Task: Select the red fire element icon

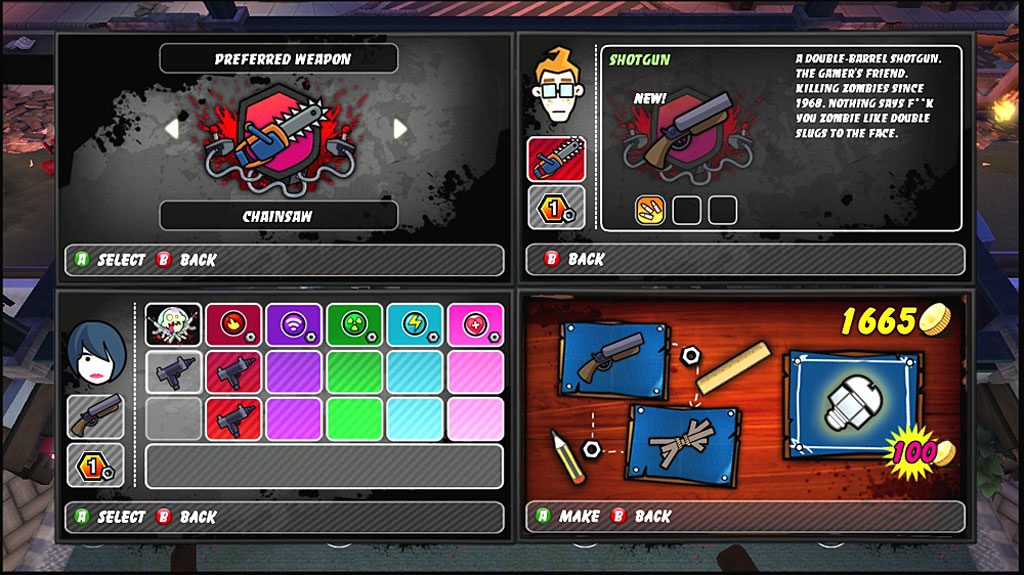Action: (x=234, y=325)
